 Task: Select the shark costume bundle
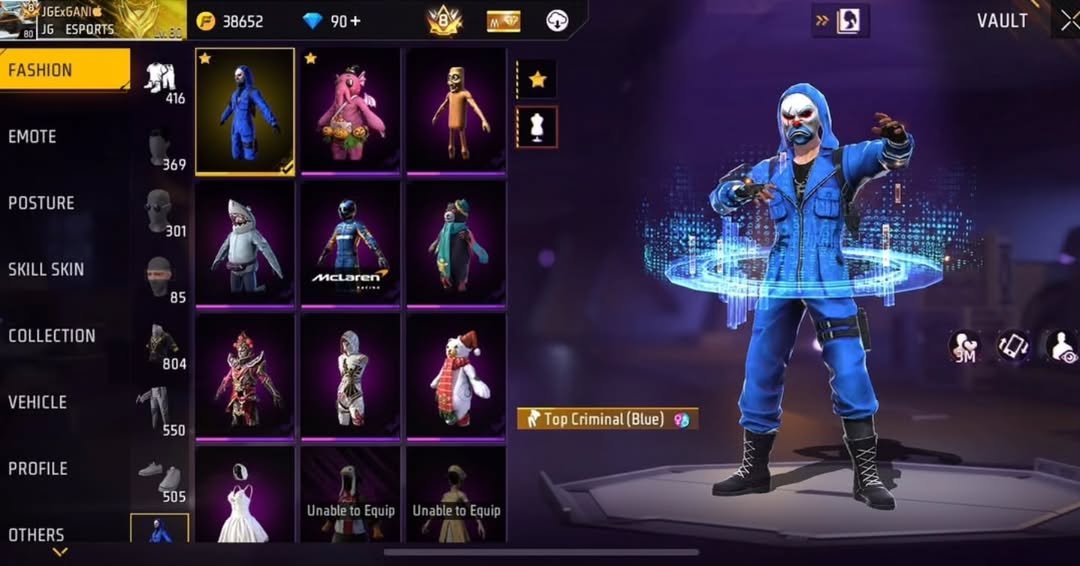pyautogui.click(x=245, y=244)
